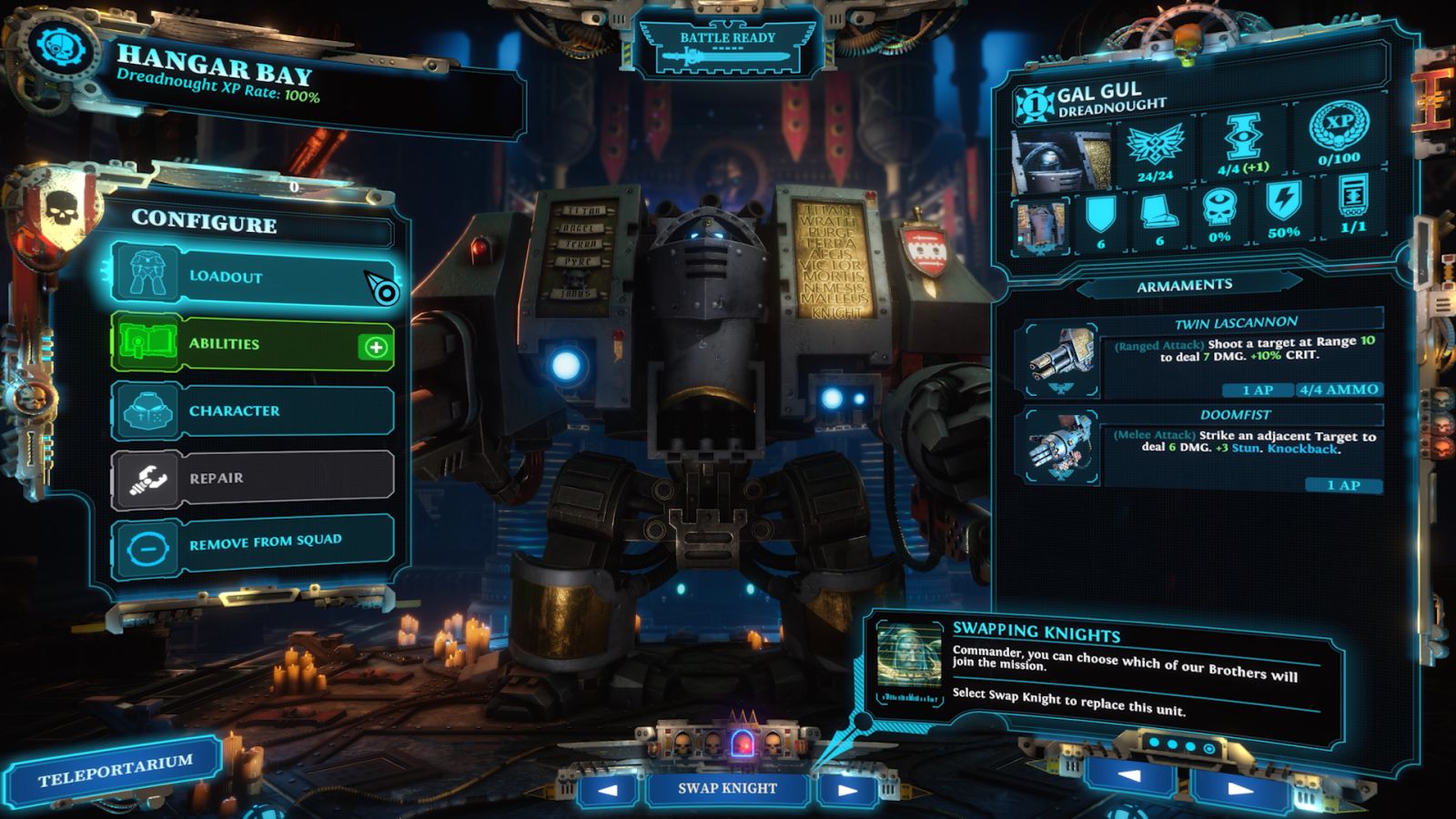Screen dimensions: 1456x819
Task: Select the Abilities menu entry
Action: coord(252,344)
